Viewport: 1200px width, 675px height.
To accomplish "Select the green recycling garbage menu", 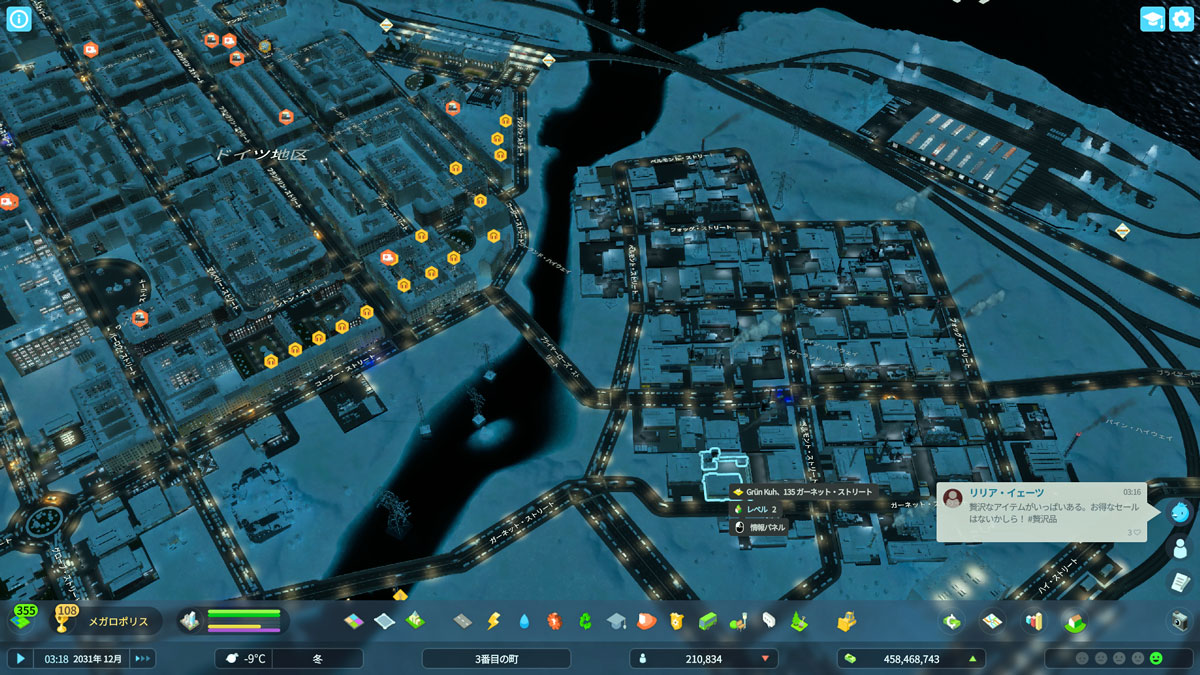I will [585, 621].
